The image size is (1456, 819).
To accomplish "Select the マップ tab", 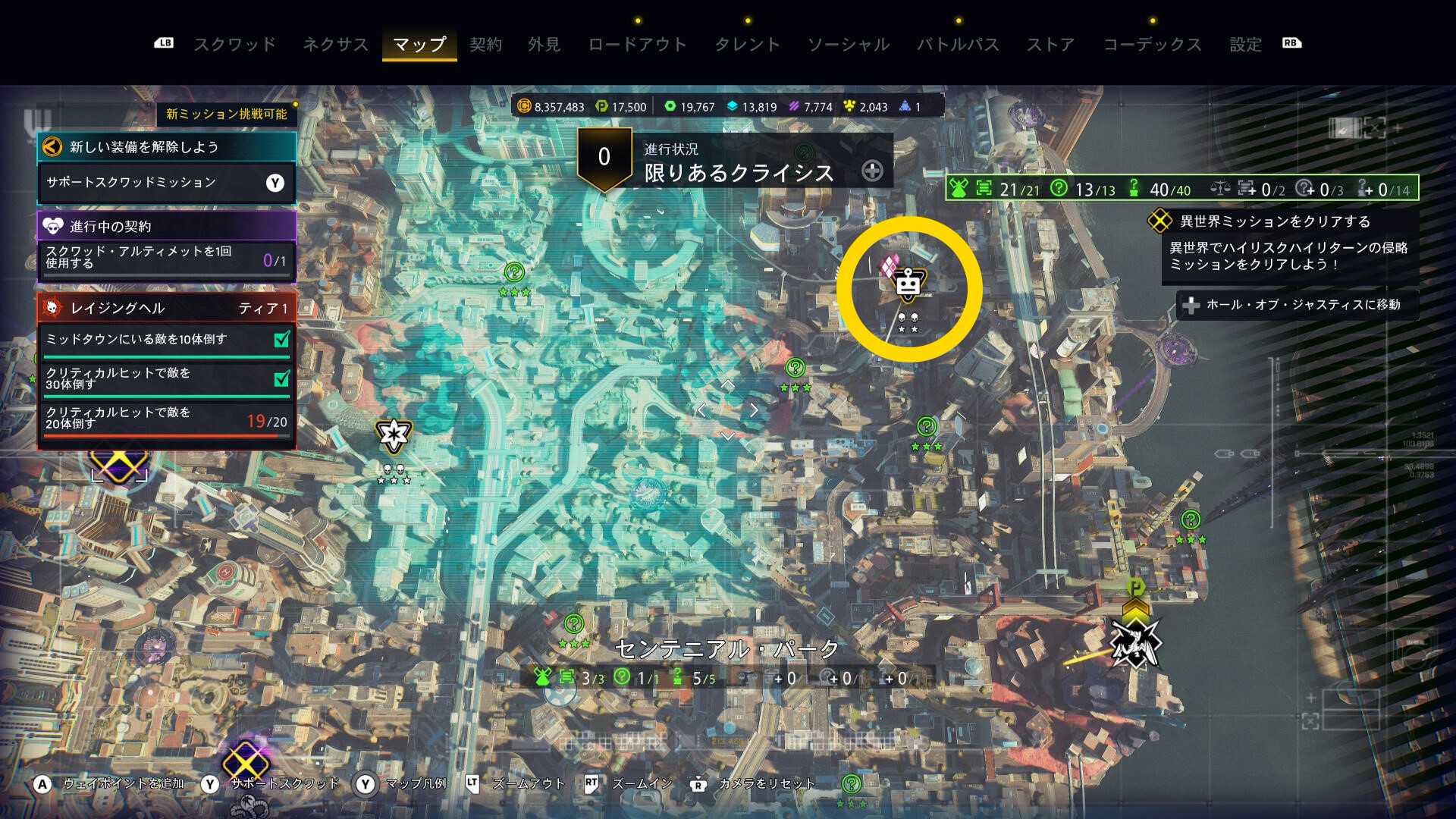I will pos(419,44).
